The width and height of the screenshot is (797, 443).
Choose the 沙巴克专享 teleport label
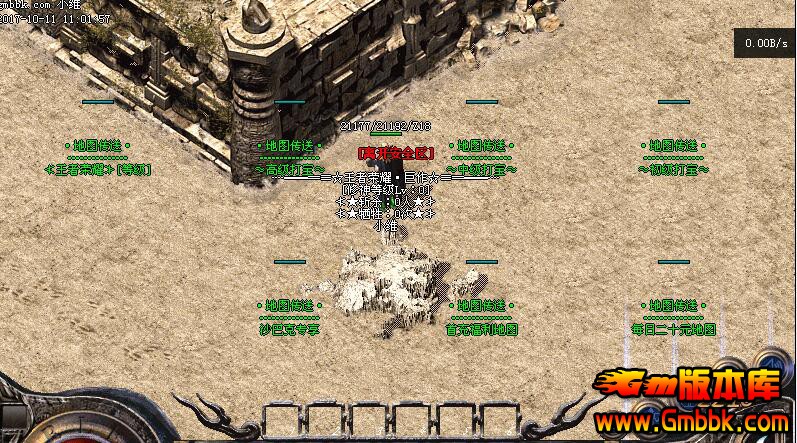coord(289,329)
